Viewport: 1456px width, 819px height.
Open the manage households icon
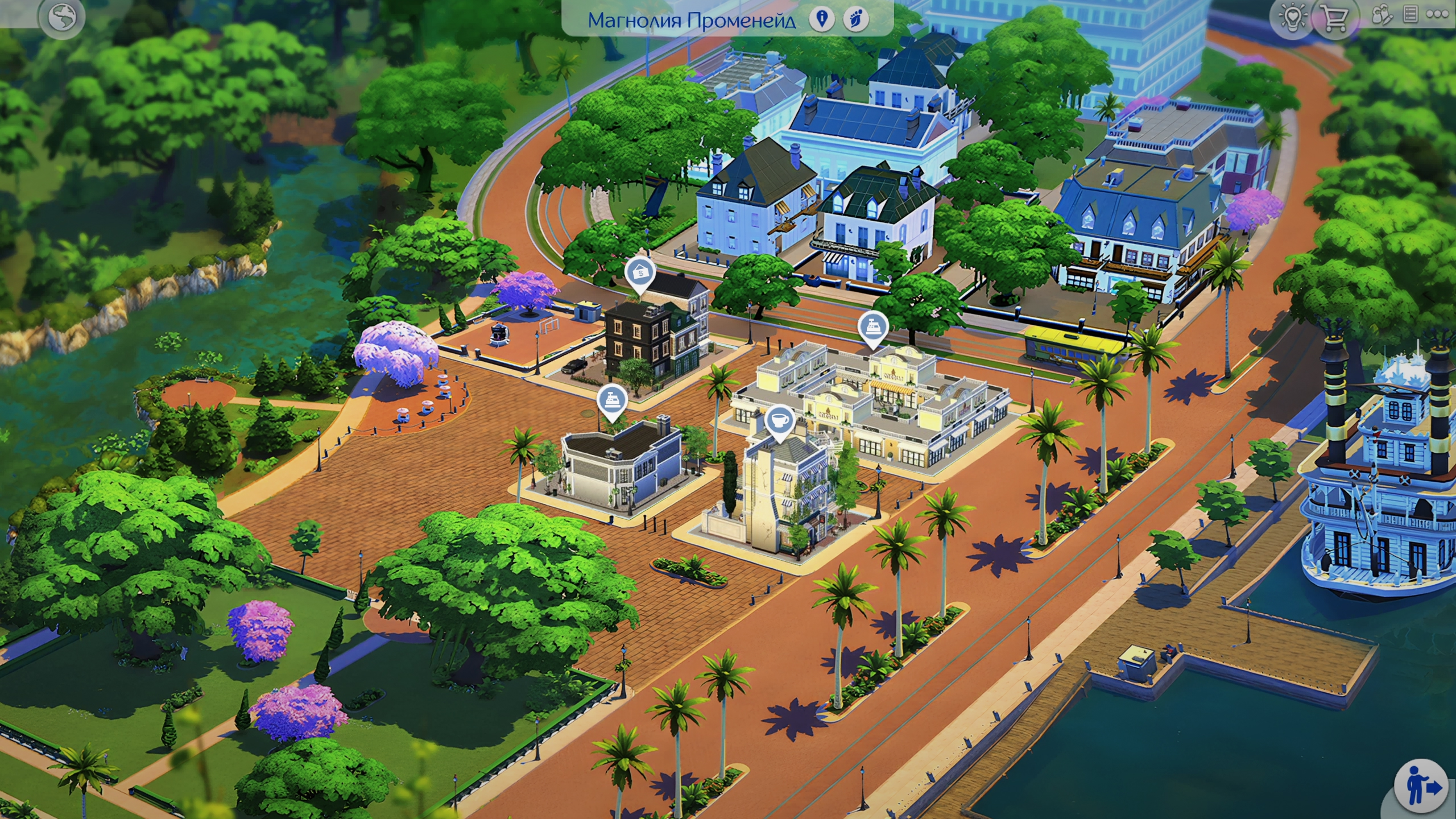[1381, 15]
